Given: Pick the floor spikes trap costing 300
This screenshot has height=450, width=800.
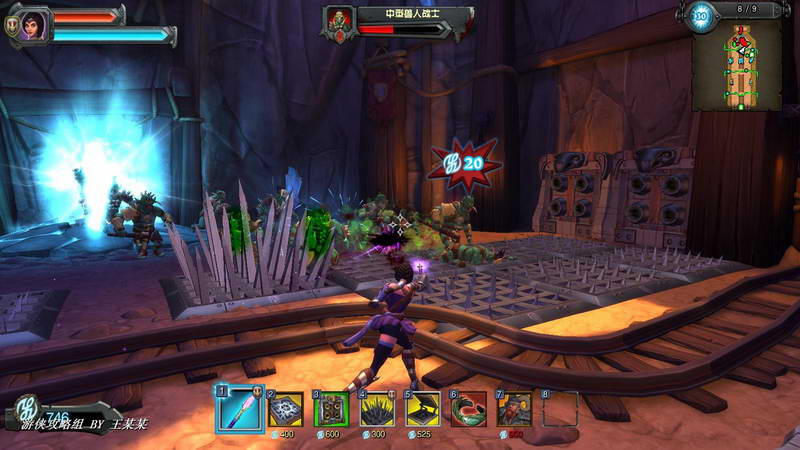Looking at the screenshot, I should (377, 409).
